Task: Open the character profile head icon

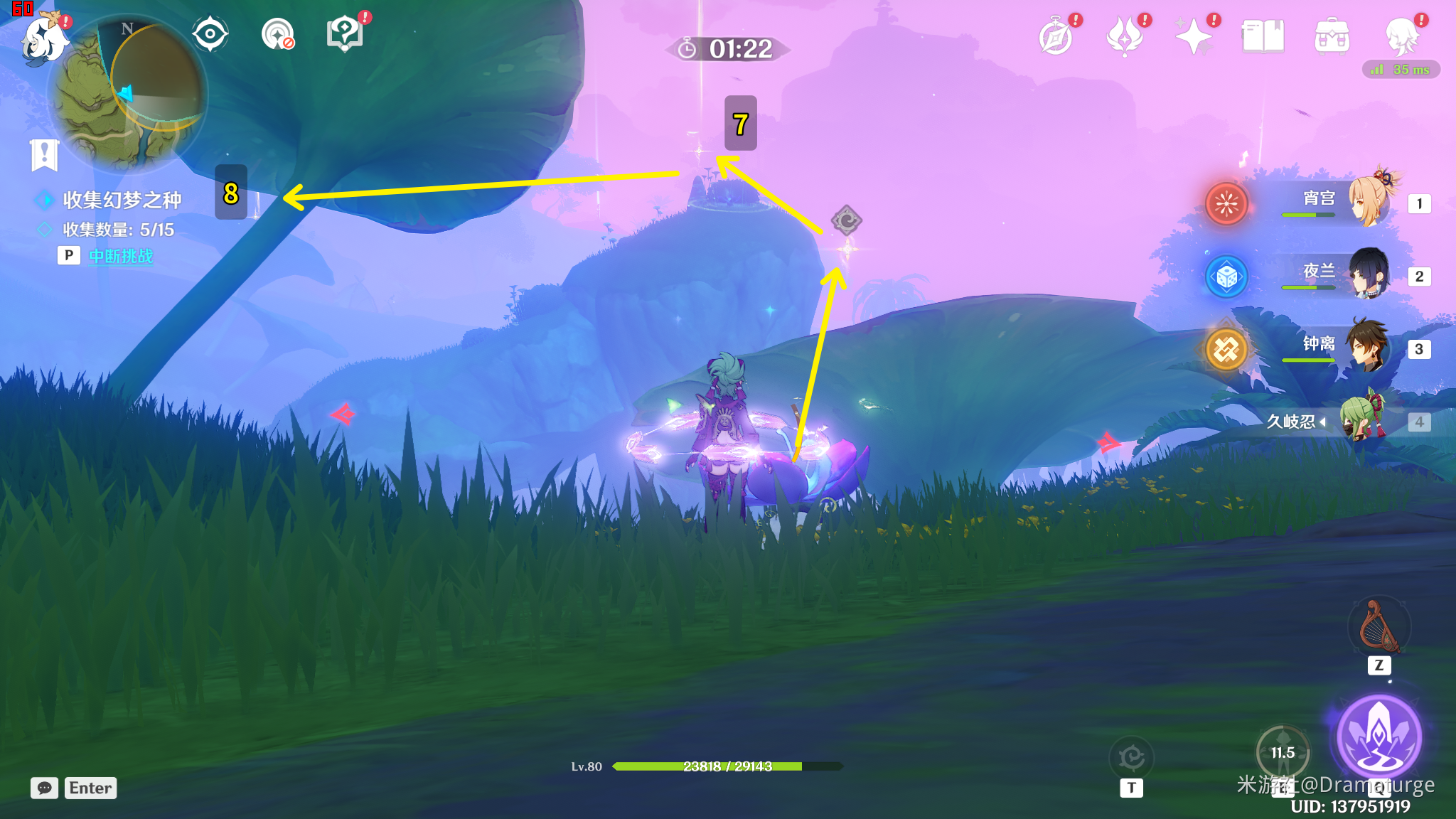Action: point(1401,37)
